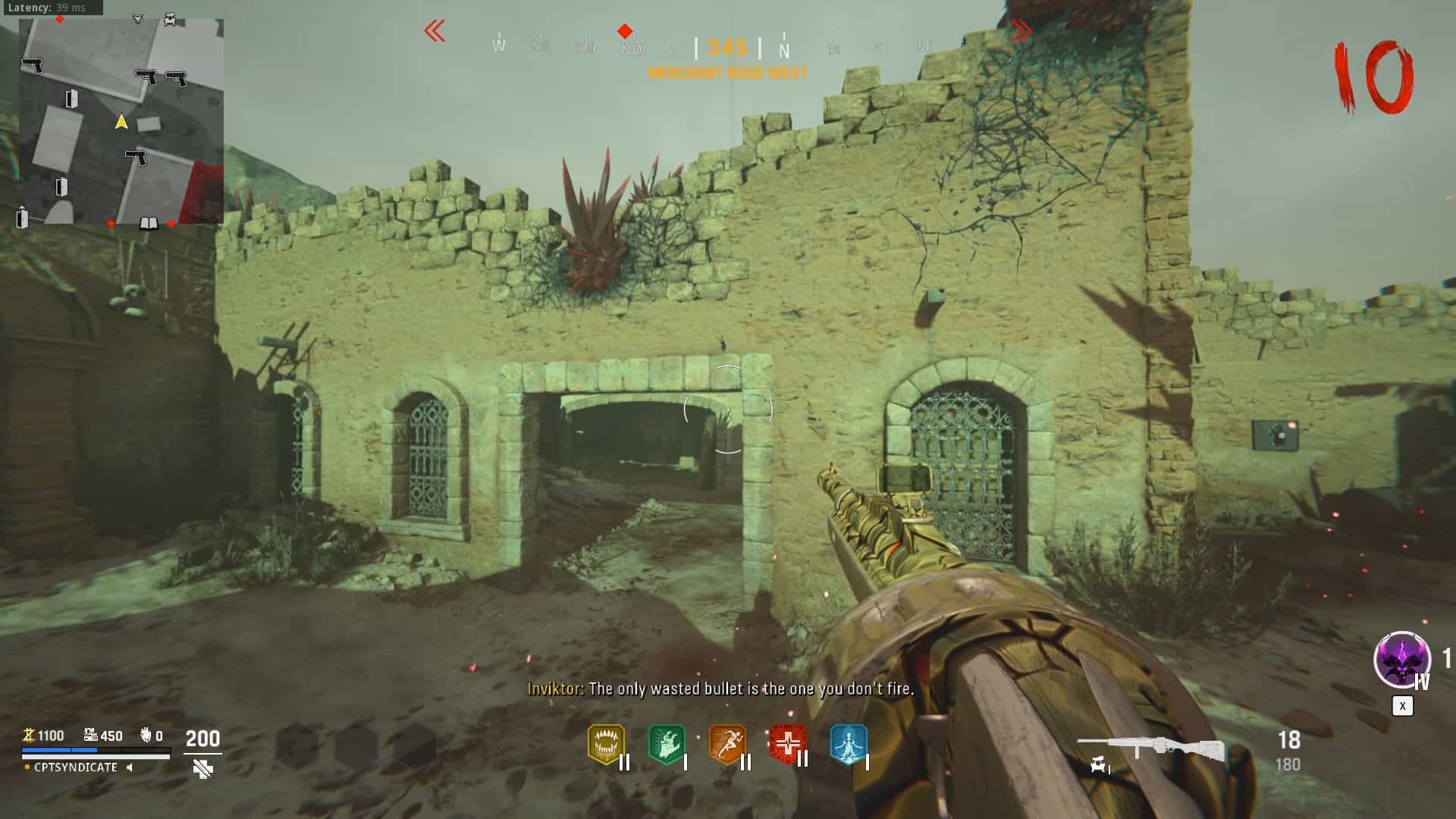This screenshot has height=819, width=1456.
Task: Select the equipped rifle weapon icon
Action: coord(1150,748)
